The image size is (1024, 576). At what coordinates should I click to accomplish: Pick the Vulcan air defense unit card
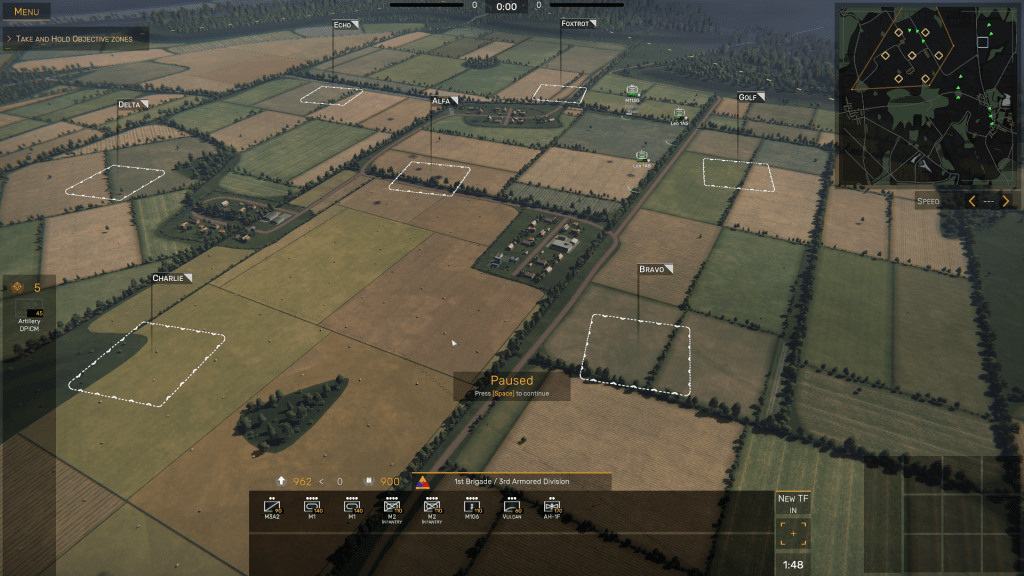click(512, 510)
